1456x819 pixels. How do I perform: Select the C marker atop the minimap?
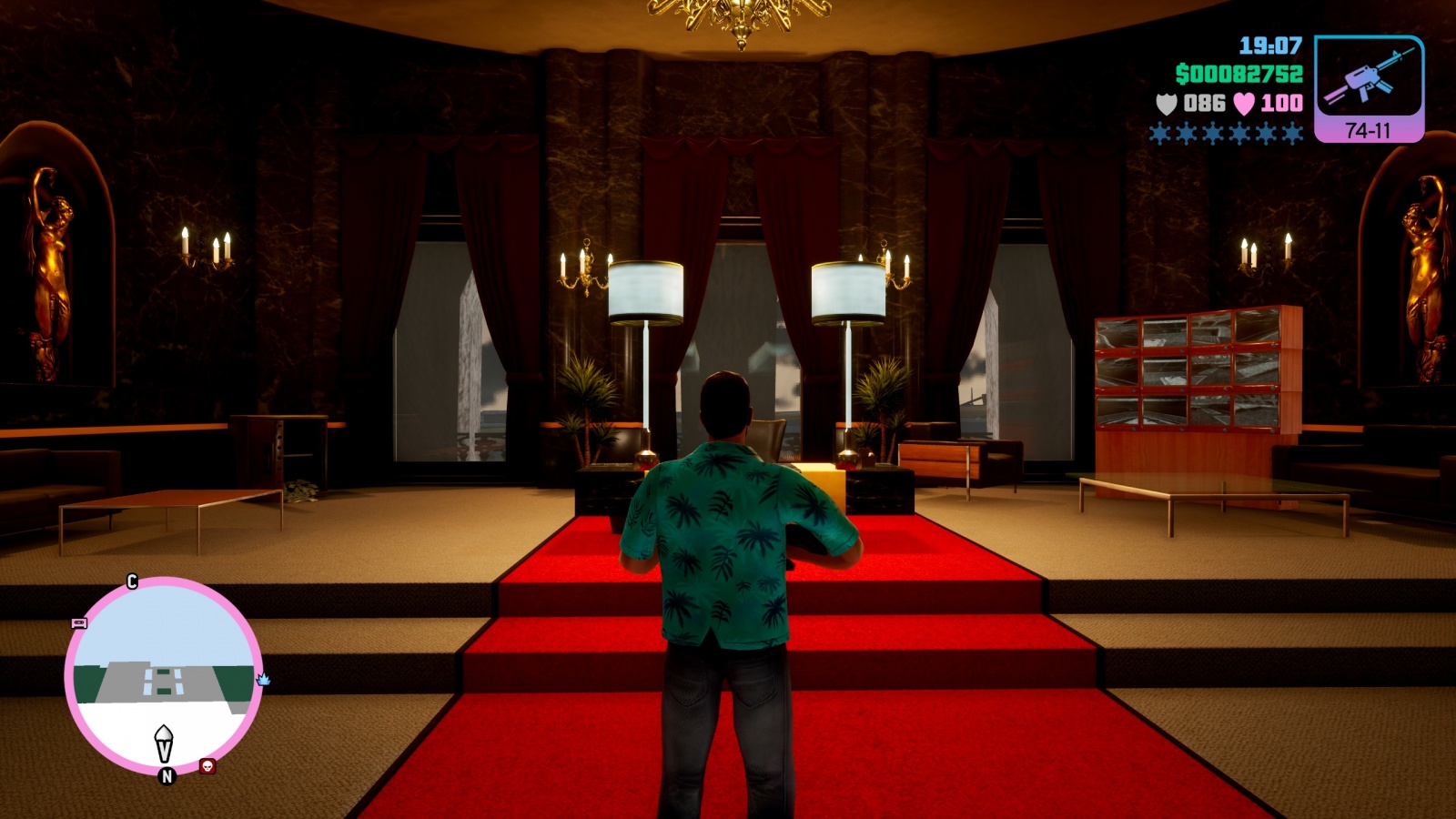[x=132, y=581]
